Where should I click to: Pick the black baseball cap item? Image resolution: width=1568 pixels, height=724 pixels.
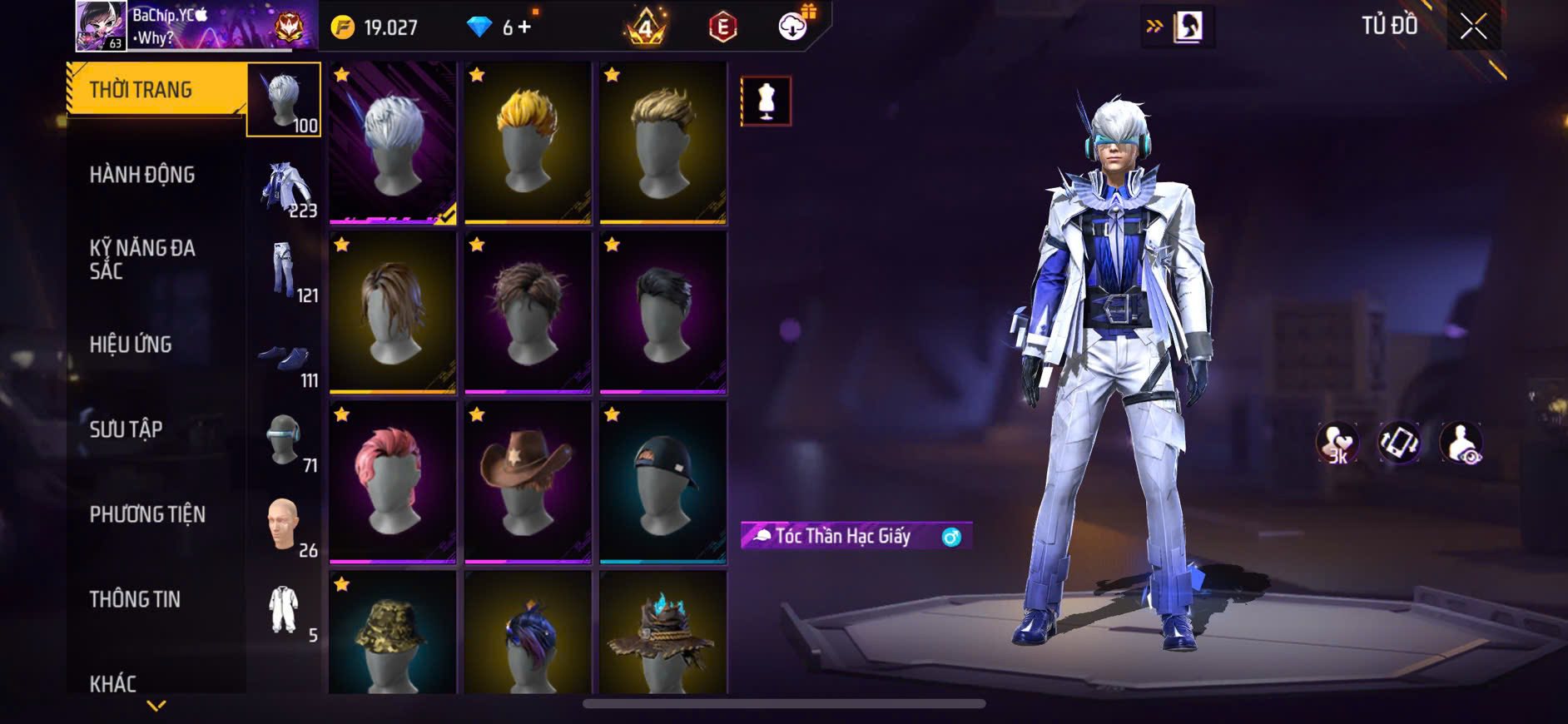pos(662,482)
